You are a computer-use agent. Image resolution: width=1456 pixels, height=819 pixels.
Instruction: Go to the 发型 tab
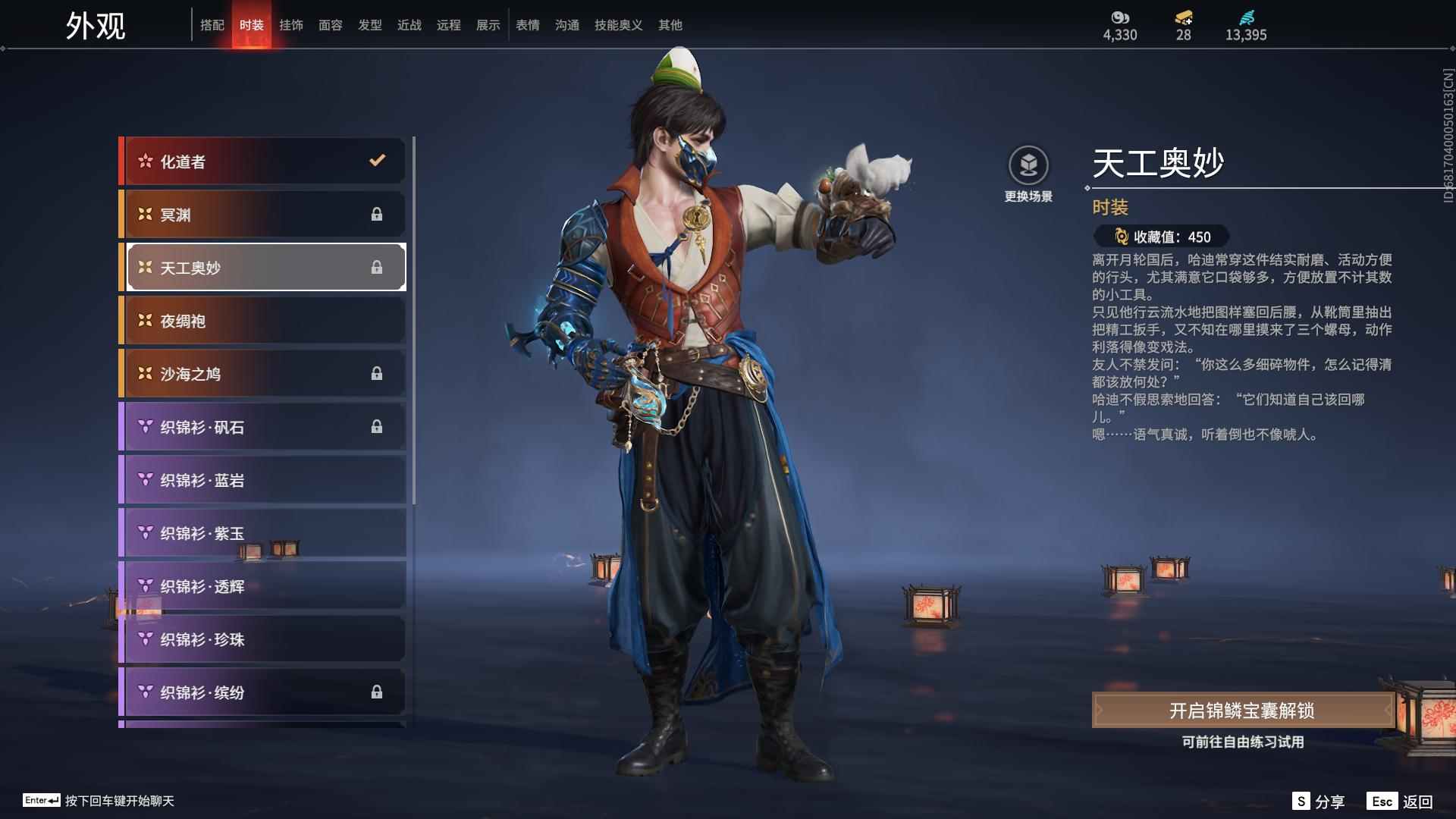pyautogui.click(x=370, y=25)
